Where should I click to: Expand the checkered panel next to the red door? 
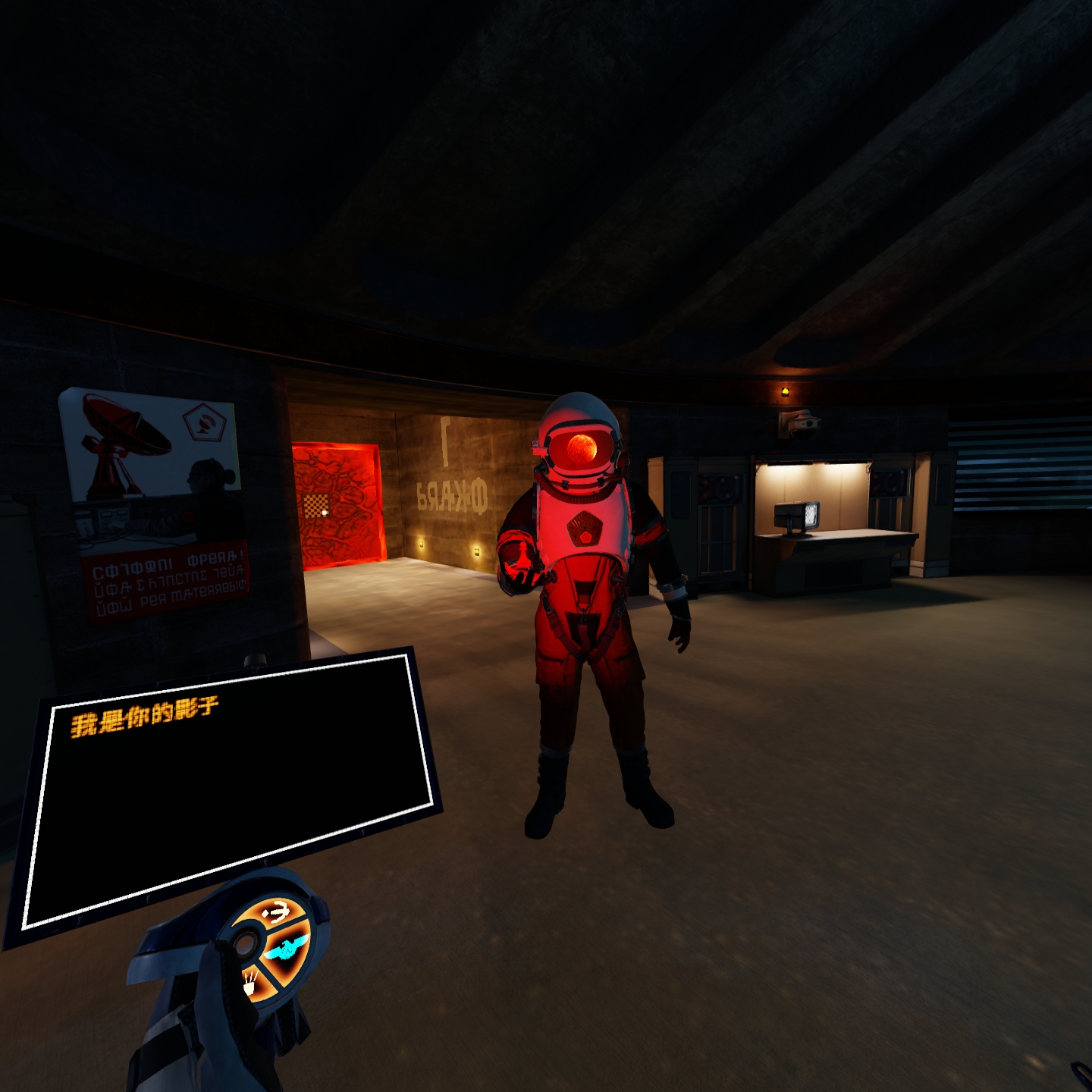pos(317,506)
